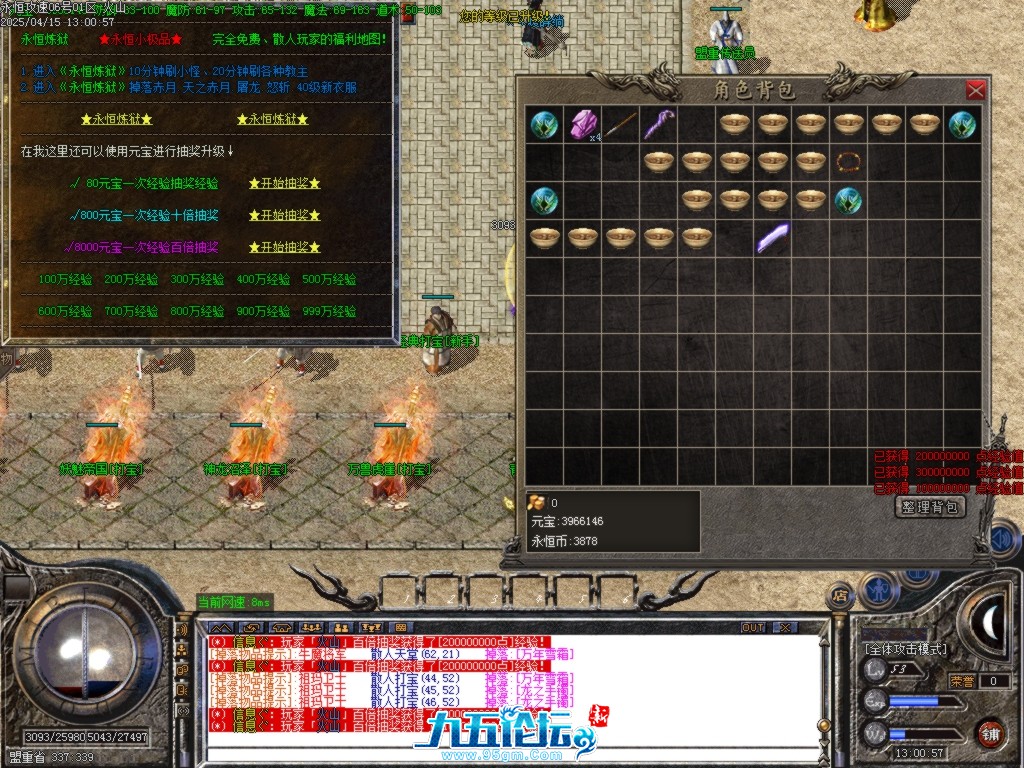Start the 8000元宝 hundred-times lottery
This screenshot has width=1024, height=768.
click(285, 247)
